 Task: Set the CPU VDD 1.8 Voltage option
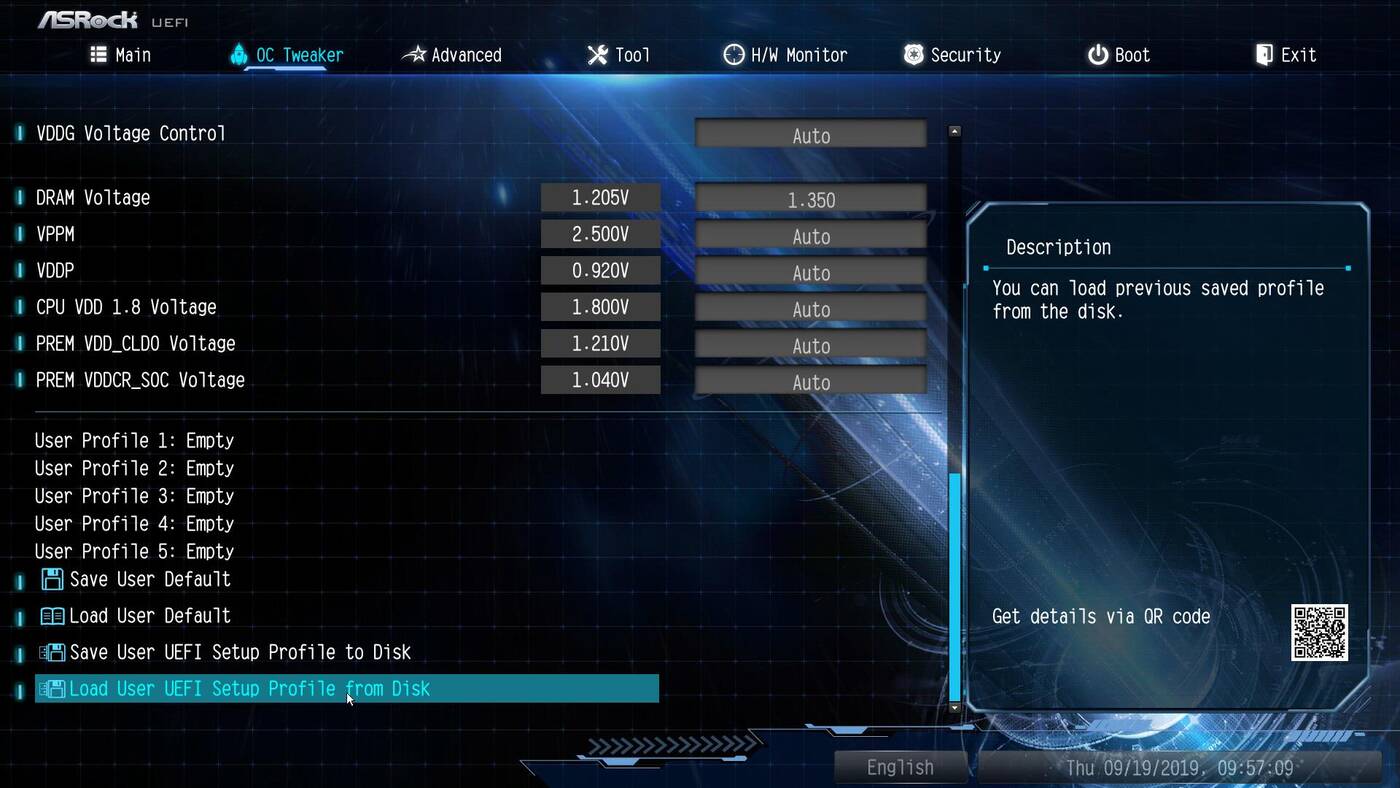pyautogui.click(x=810, y=309)
